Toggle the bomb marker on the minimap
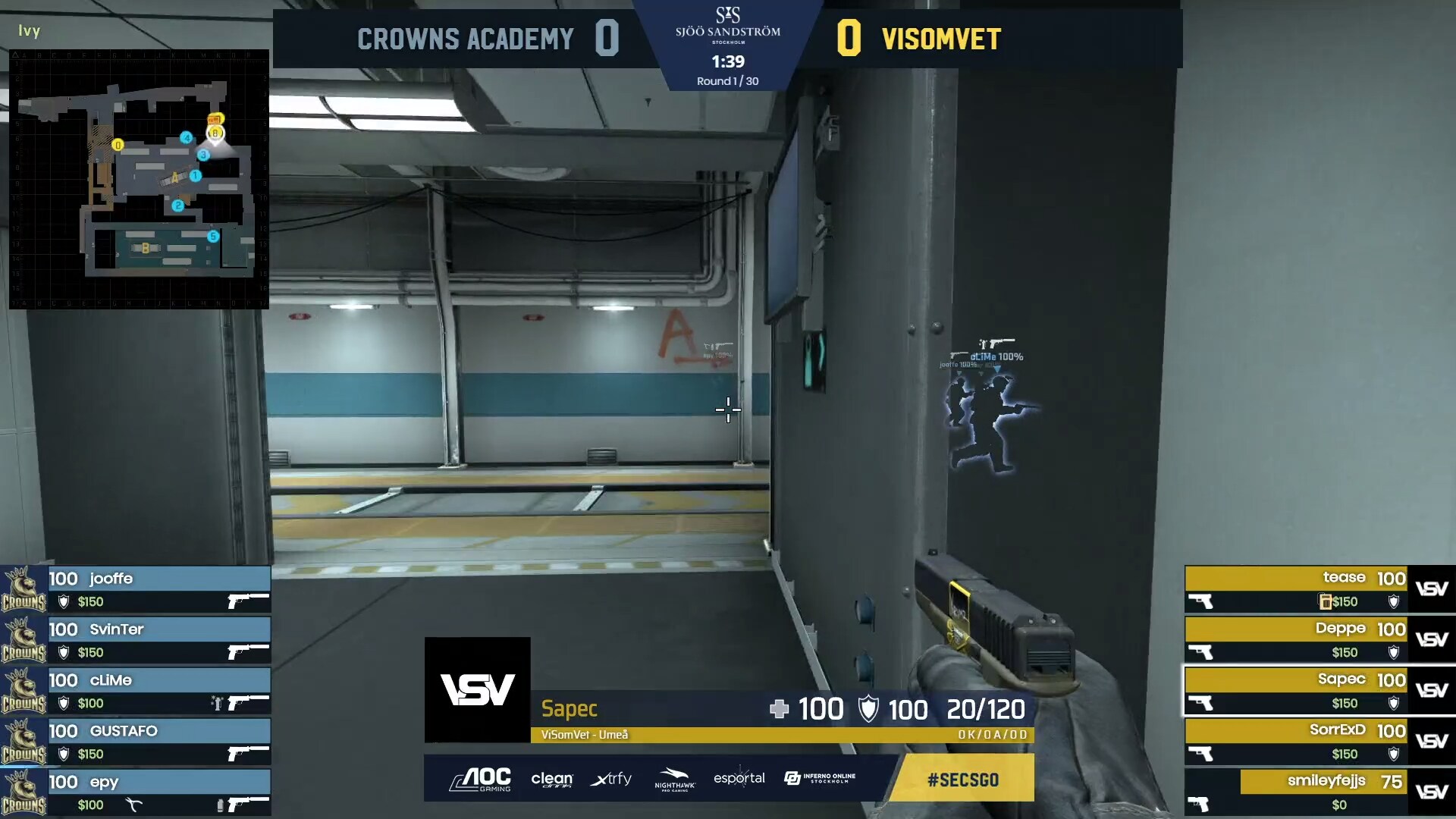 (215, 120)
